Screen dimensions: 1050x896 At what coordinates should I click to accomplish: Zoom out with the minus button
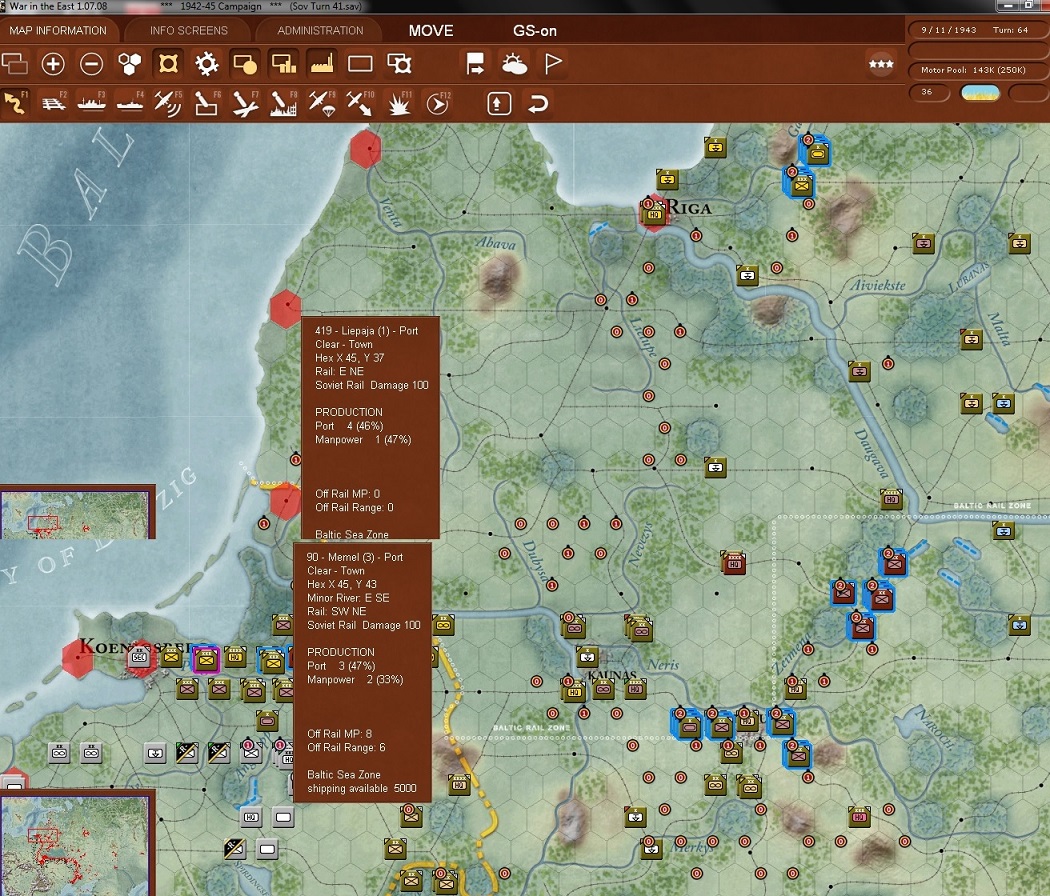91,65
